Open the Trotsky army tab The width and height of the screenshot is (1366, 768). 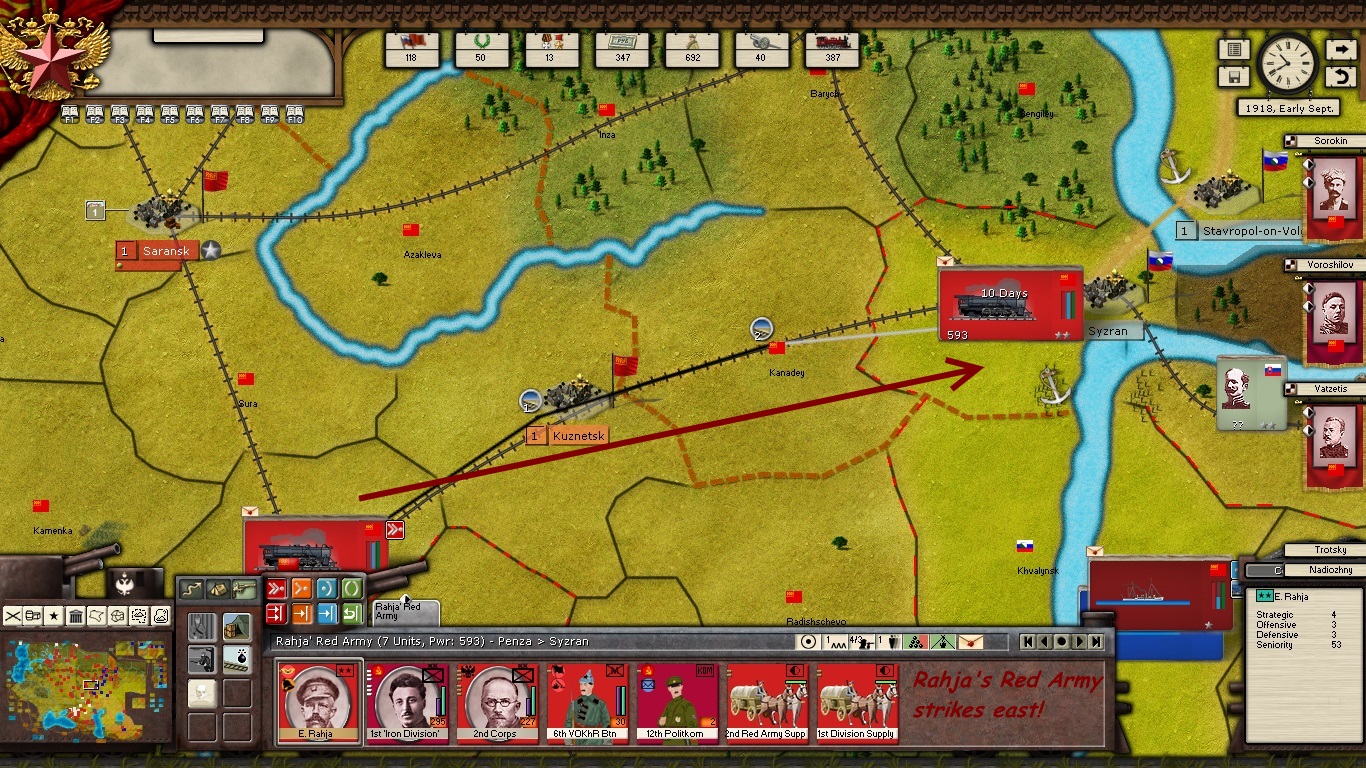click(x=1330, y=550)
